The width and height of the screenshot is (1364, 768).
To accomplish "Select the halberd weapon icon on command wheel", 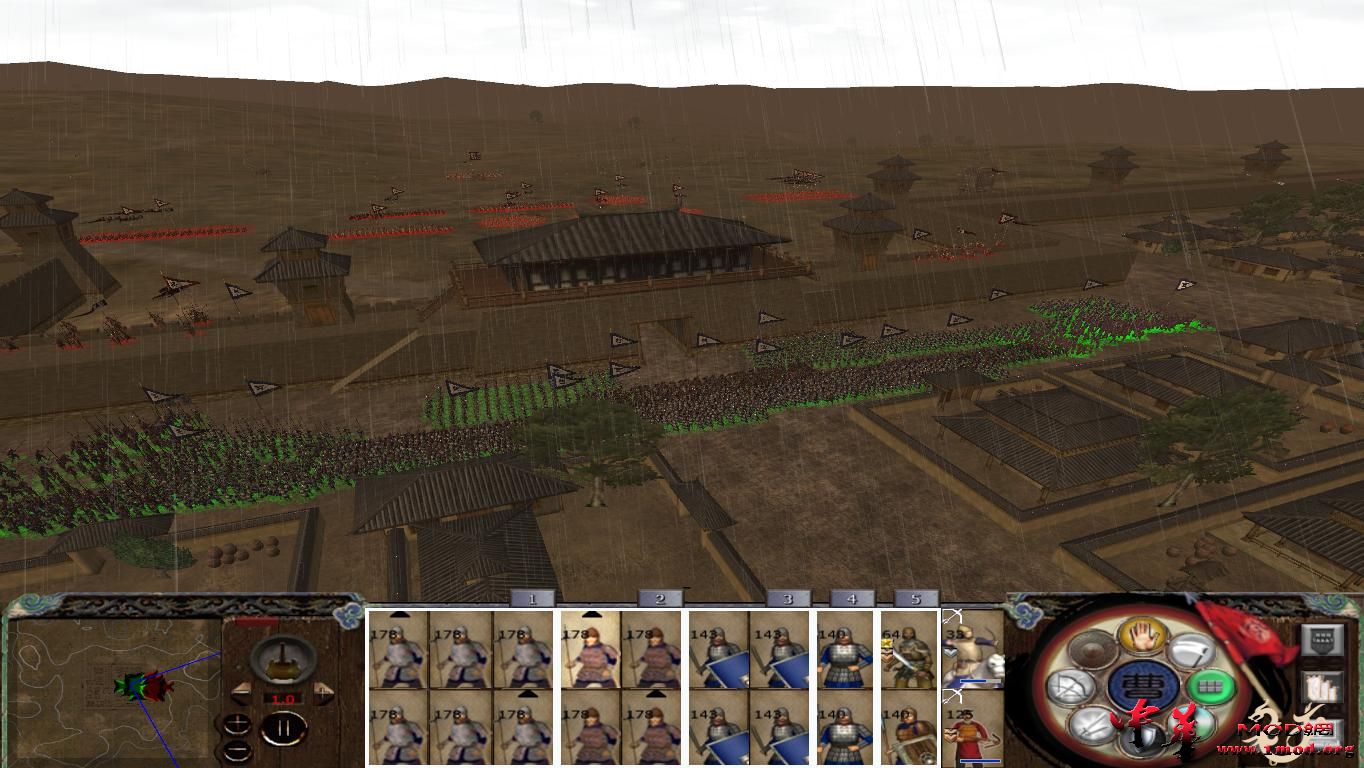I will coord(1191,650).
